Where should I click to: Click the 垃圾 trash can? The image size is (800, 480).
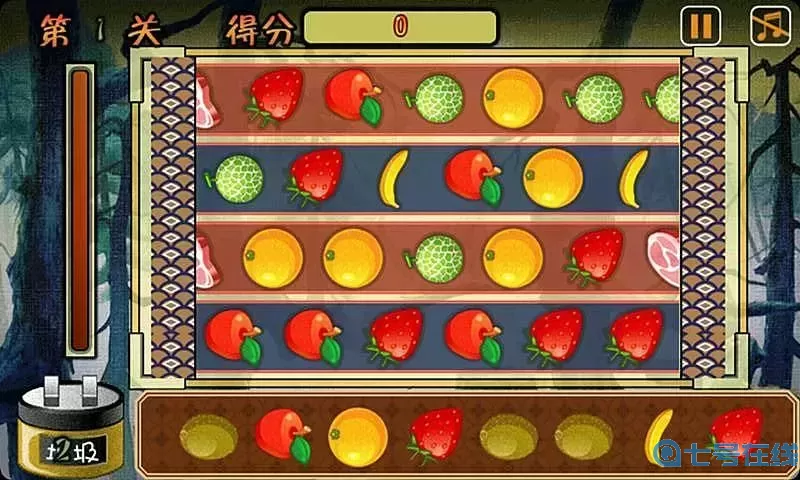point(69,430)
